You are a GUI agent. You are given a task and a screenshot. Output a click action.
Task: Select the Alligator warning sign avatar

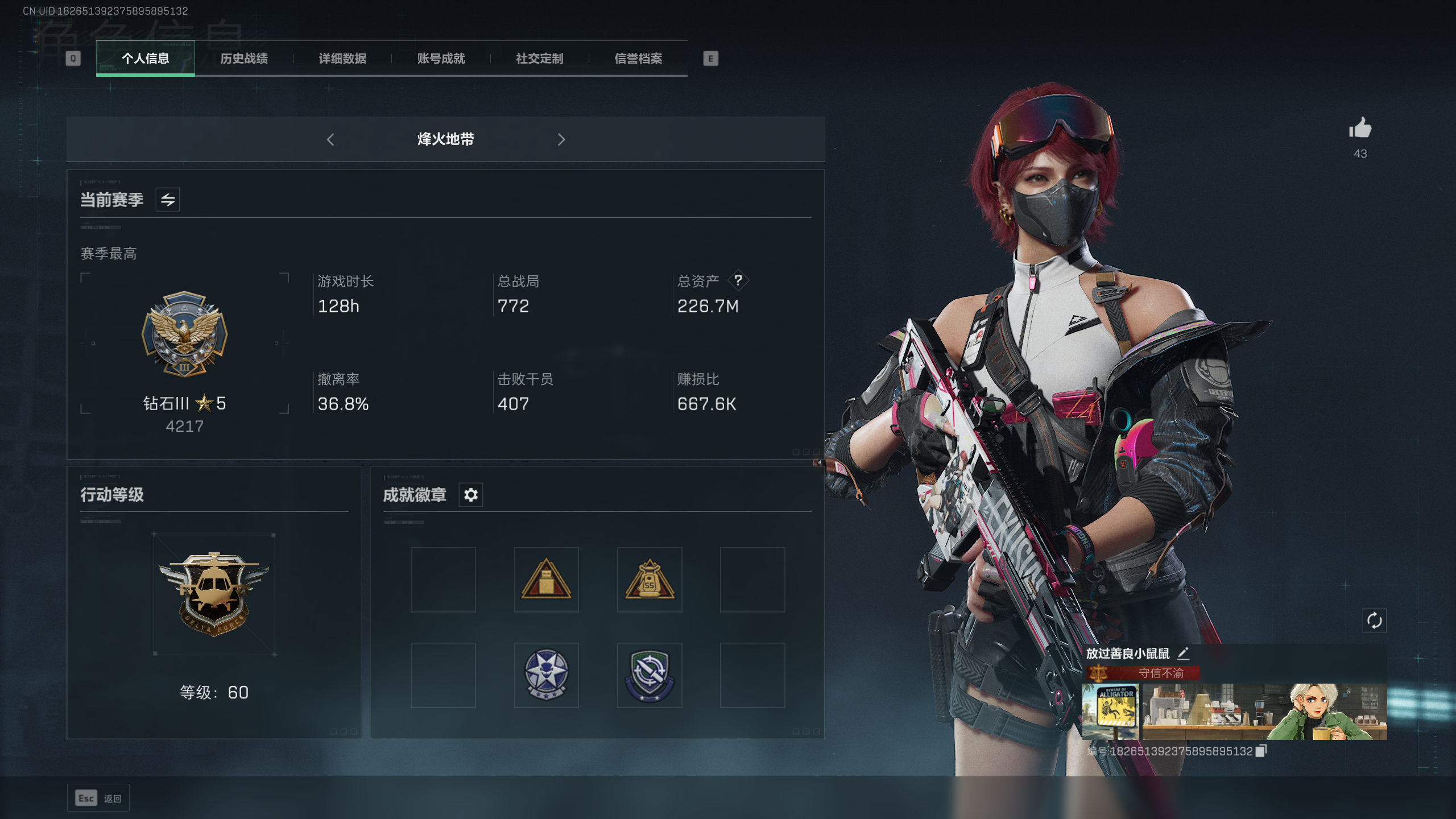(1111, 712)
